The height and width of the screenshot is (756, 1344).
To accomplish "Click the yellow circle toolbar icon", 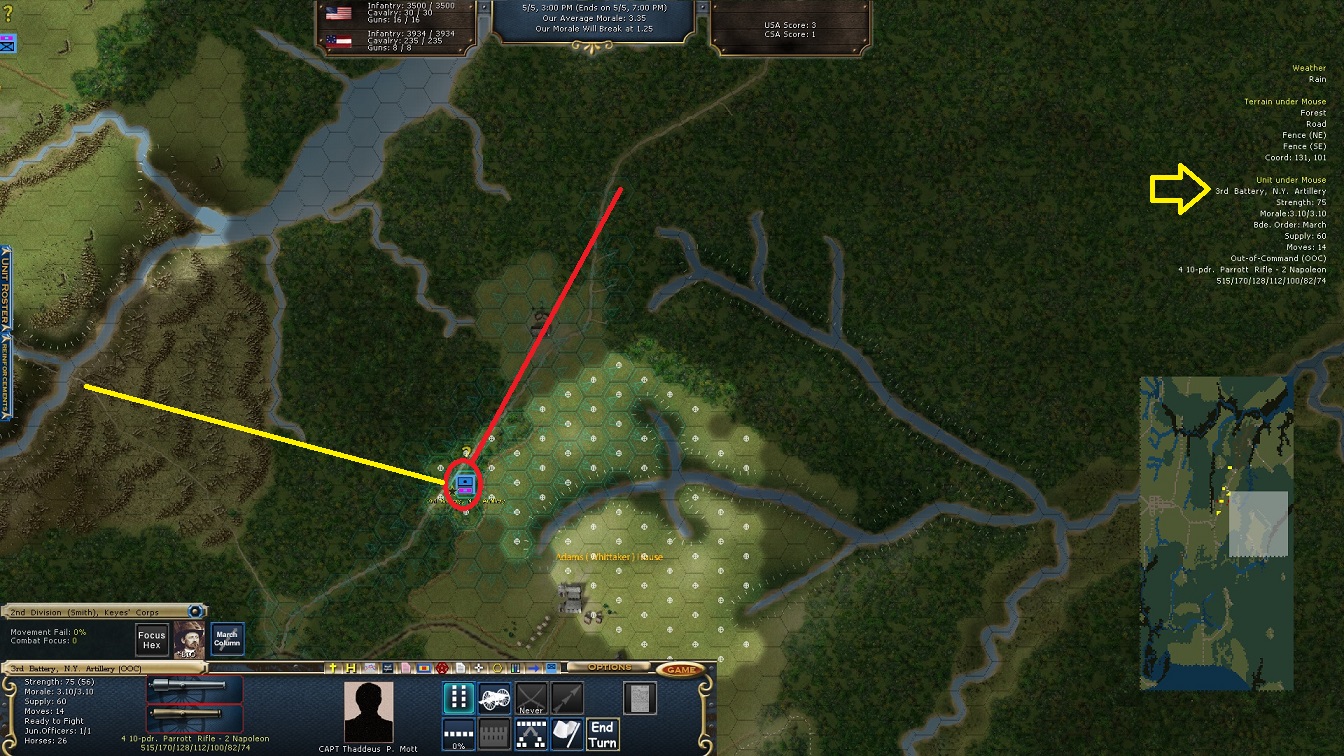I will point(499,668).
